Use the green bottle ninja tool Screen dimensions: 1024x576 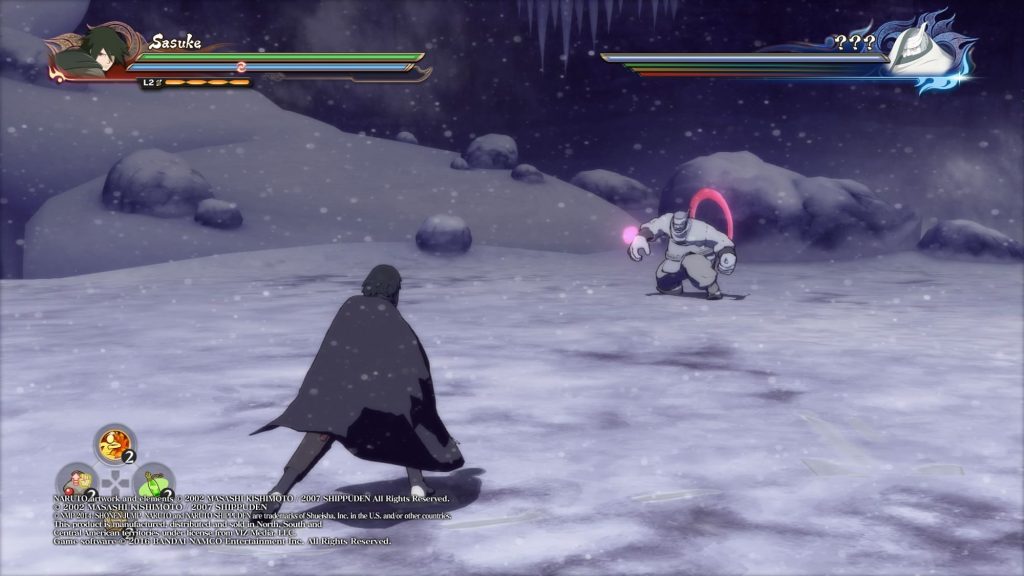click(x=154, y=481)
